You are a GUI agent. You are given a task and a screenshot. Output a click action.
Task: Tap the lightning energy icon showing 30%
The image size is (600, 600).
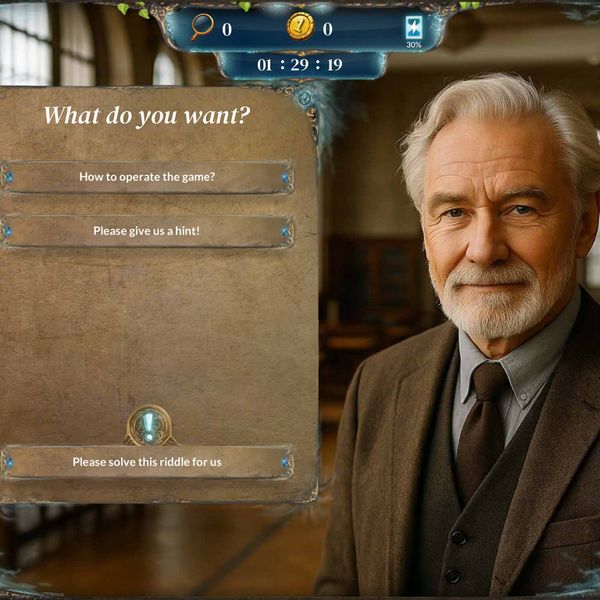click(413, 28)
